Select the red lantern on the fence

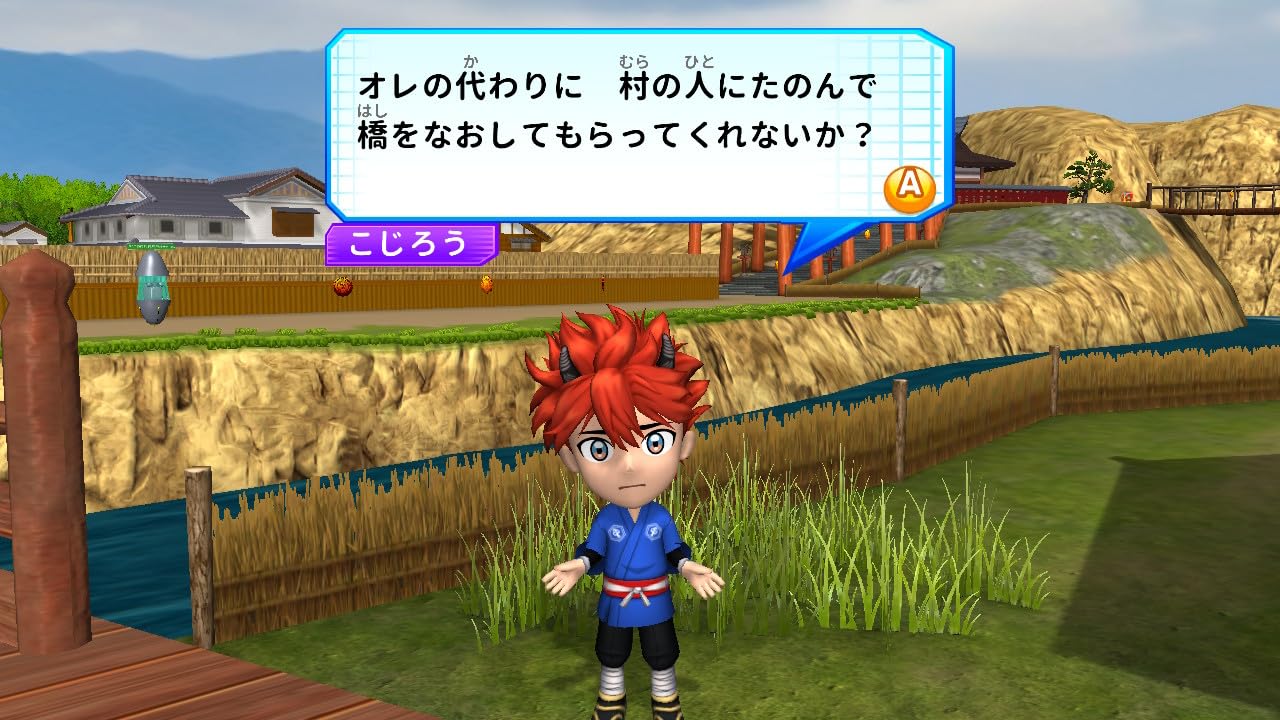pyautogui.click(x=344, y=287)
